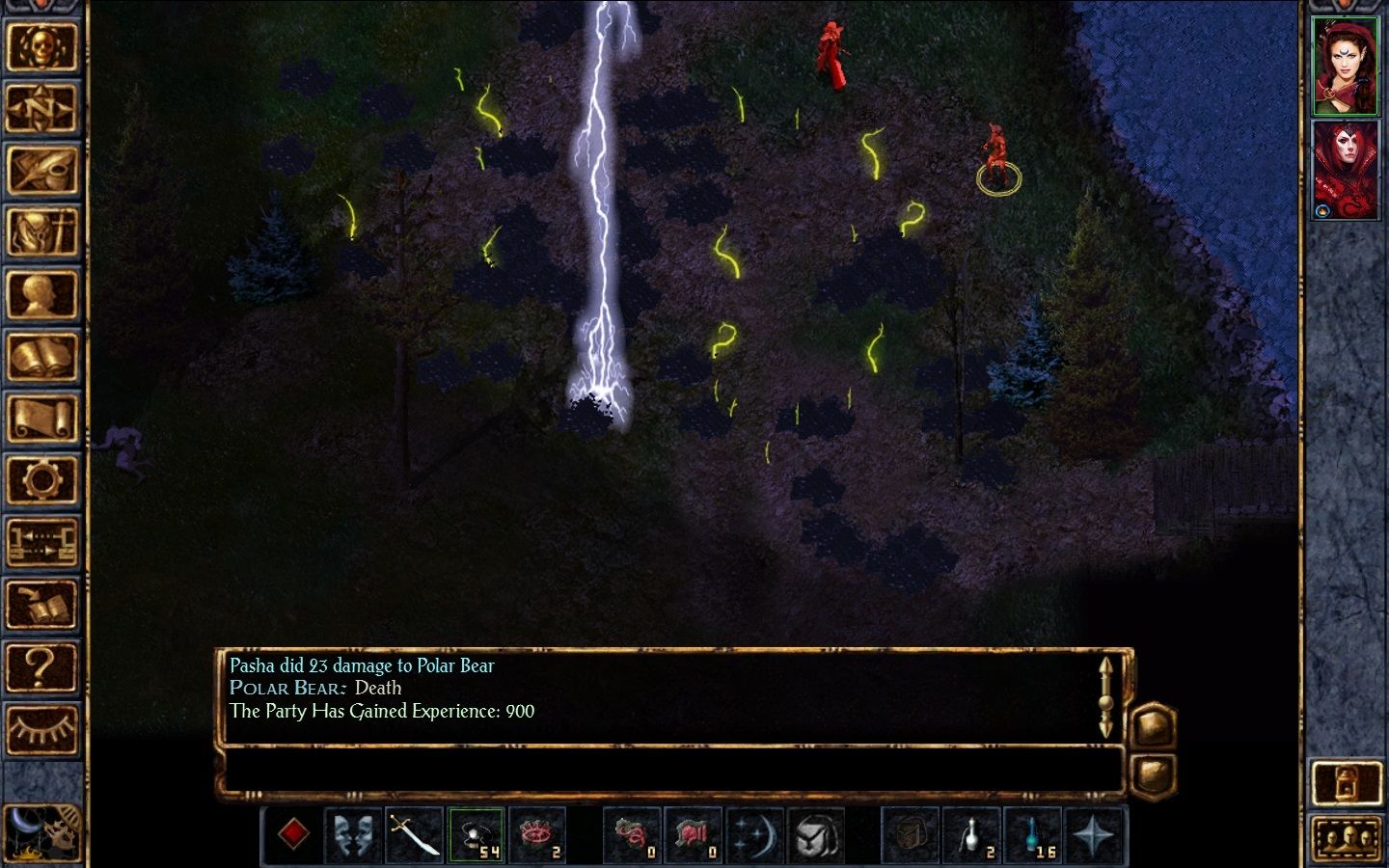Image resolution: width=1389 pixels, height=868 pixels.
Task: Select all party members with the three-figures button
Action: click(x=1347, y=838)
